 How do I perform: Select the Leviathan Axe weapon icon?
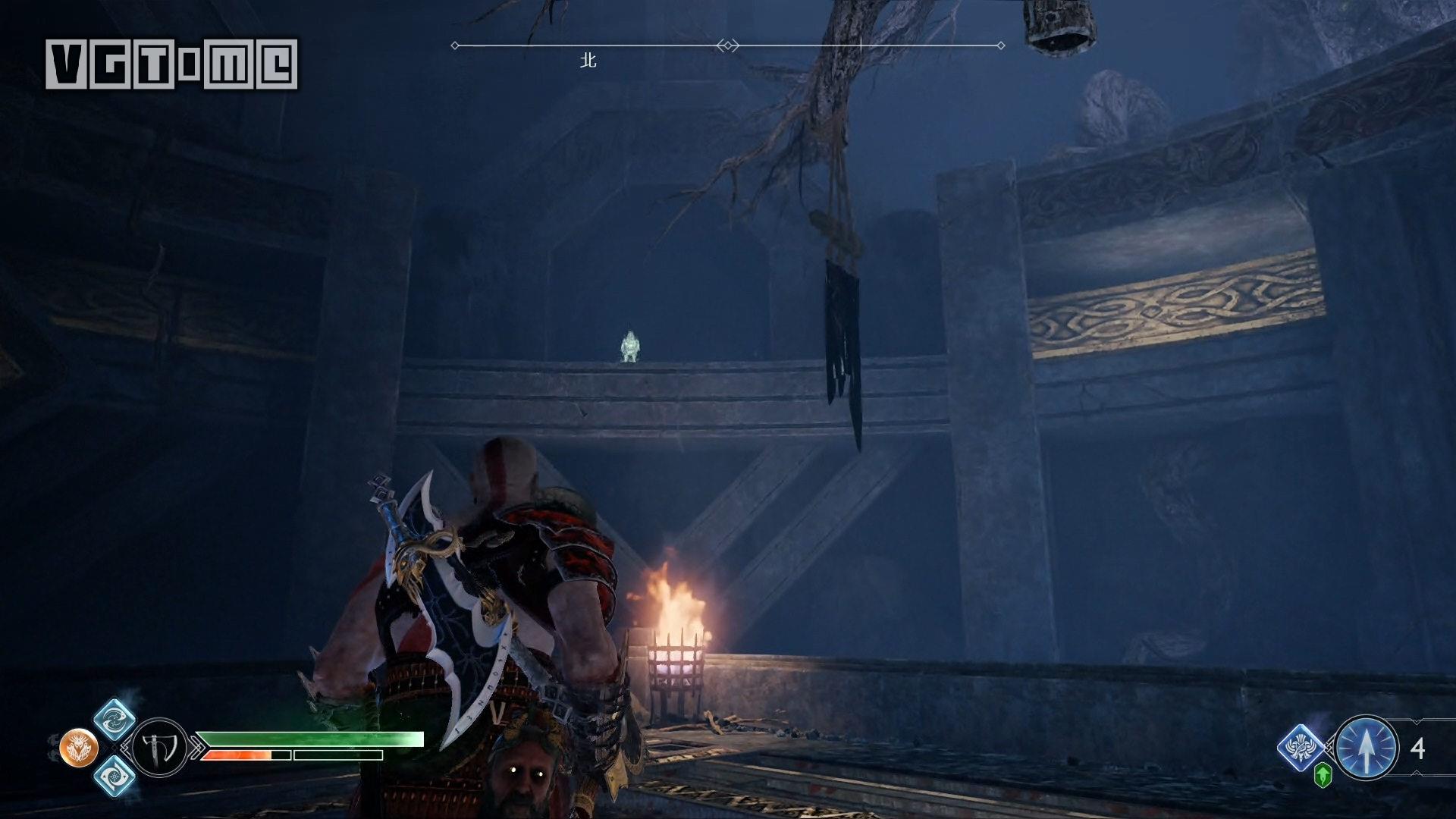coord(160,748)
